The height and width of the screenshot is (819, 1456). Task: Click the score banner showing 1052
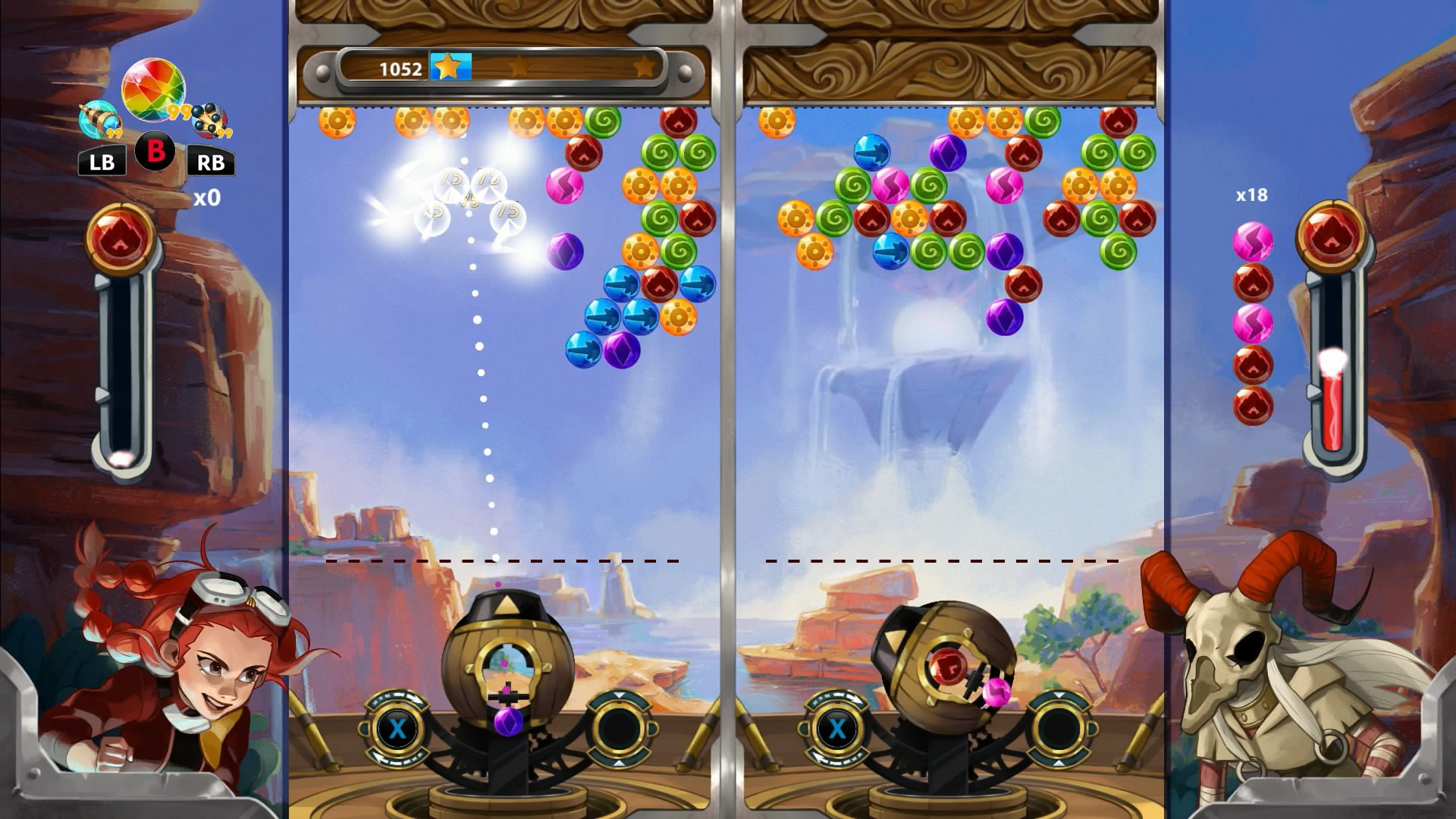400,69
